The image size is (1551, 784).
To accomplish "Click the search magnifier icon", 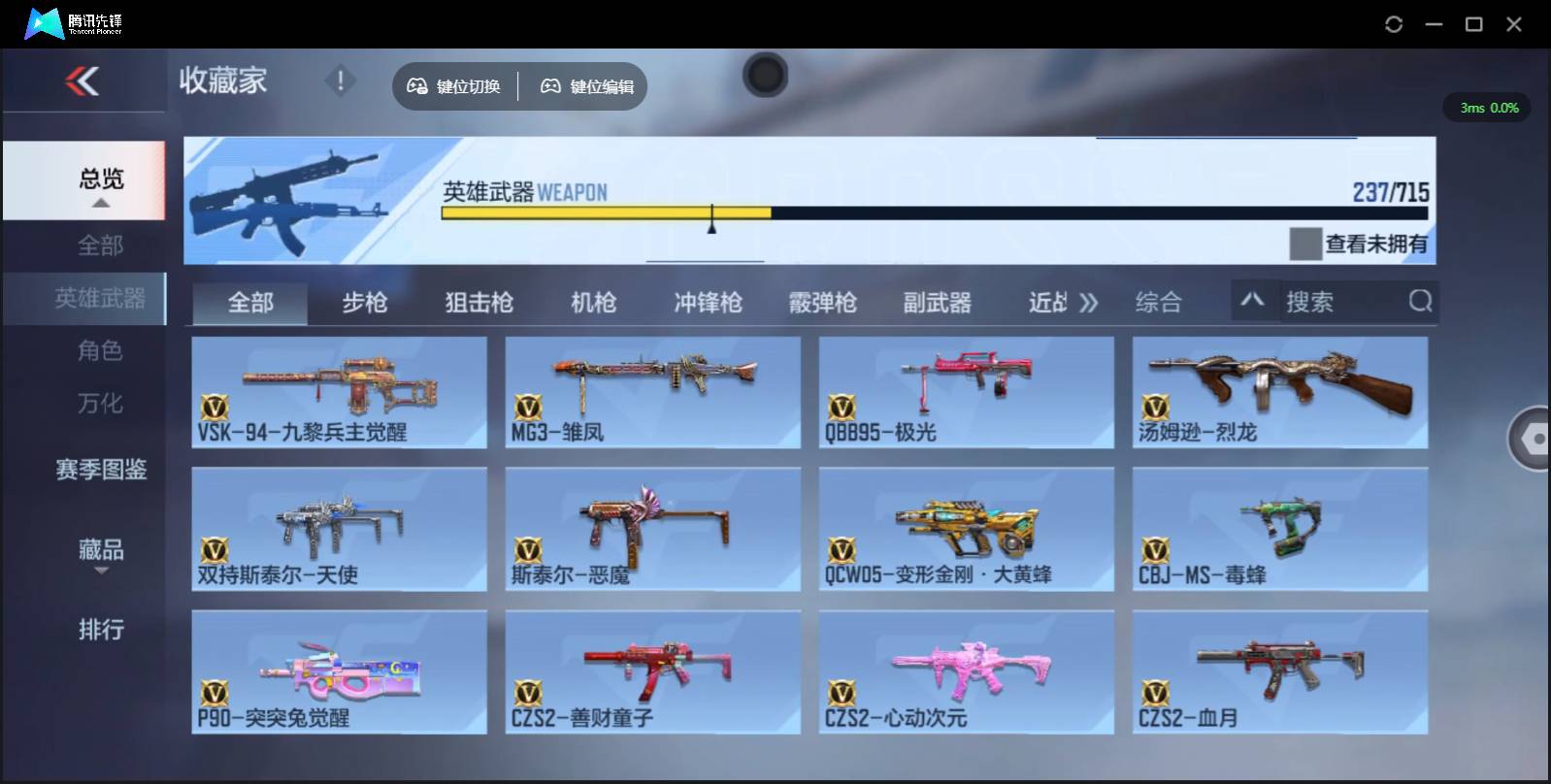I will (x=1421, y=302).
